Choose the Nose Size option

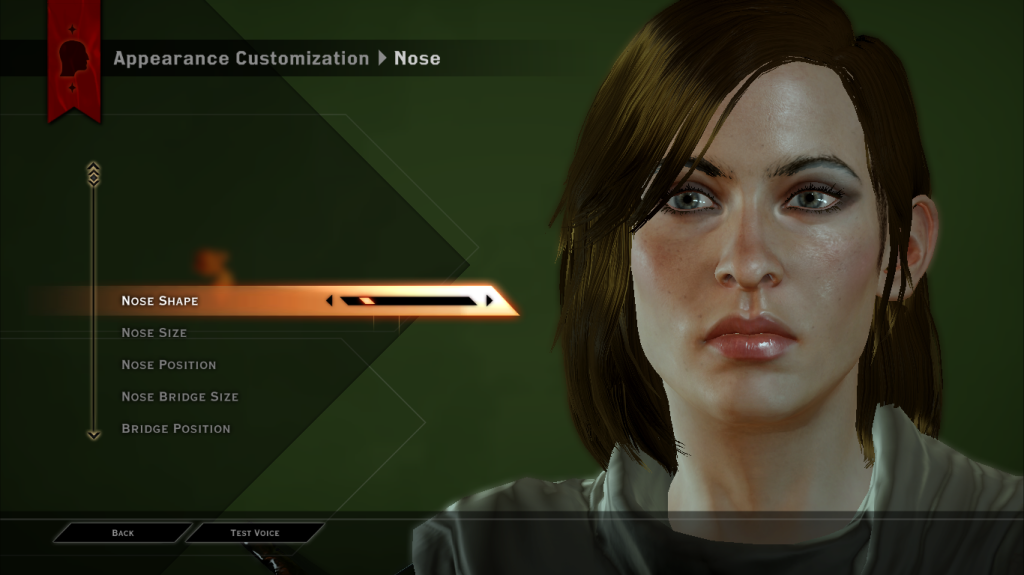pyautogui.click(x=154, y=333)
